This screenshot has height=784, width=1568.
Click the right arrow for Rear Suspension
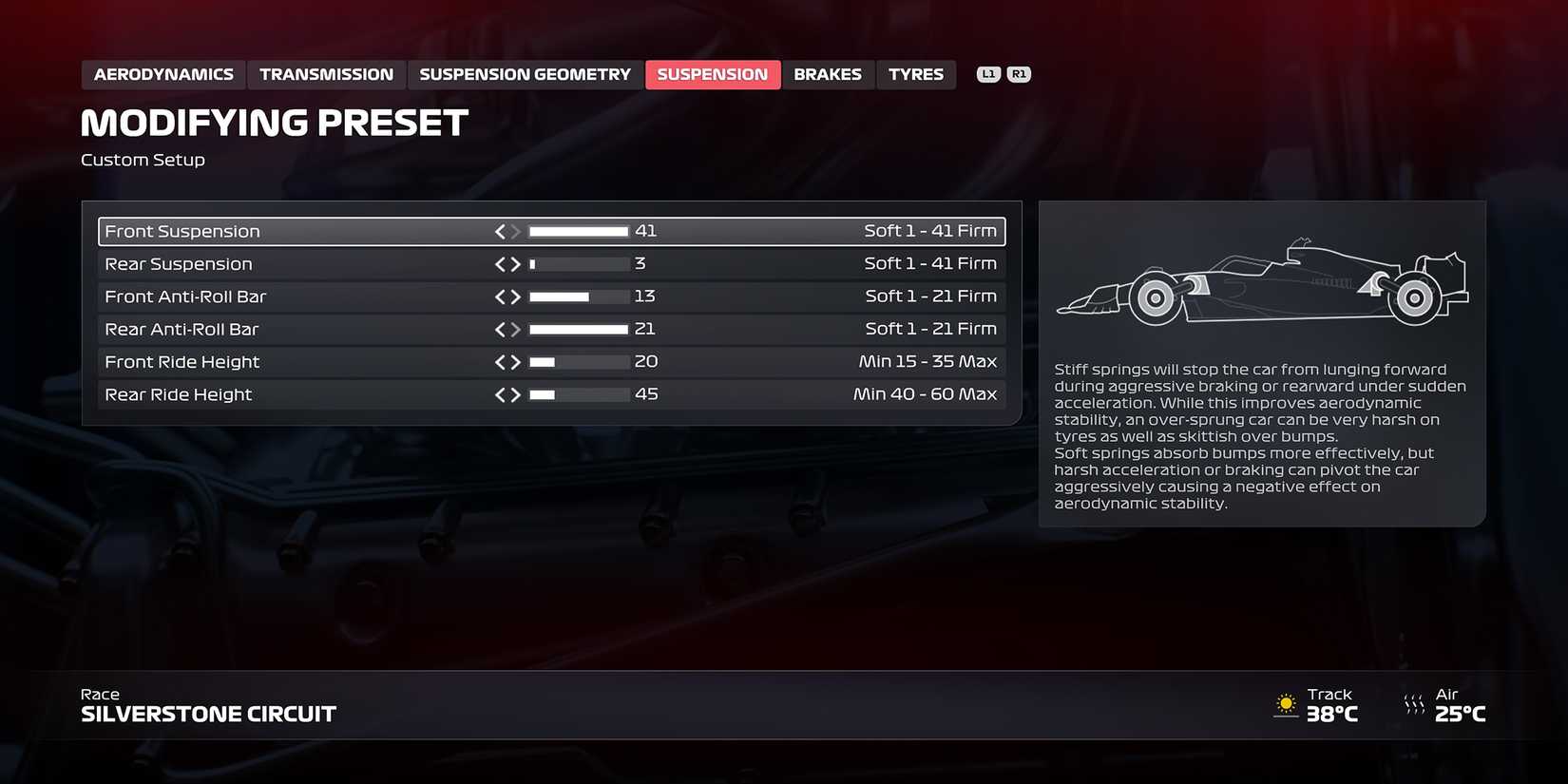(516, 263)
